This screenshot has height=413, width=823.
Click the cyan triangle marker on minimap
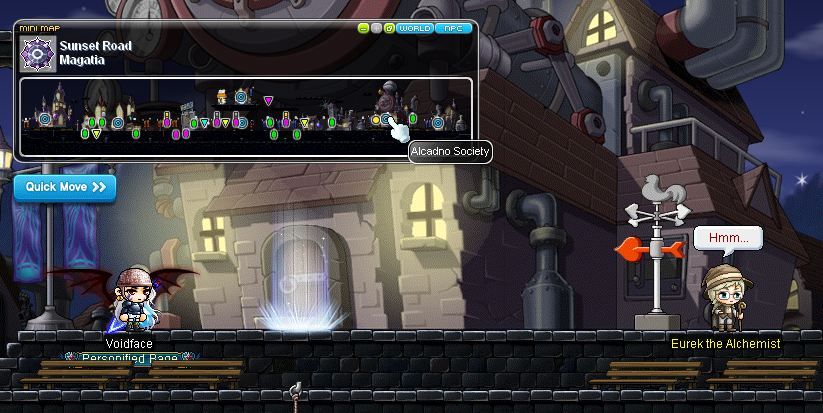pos(205,124)
